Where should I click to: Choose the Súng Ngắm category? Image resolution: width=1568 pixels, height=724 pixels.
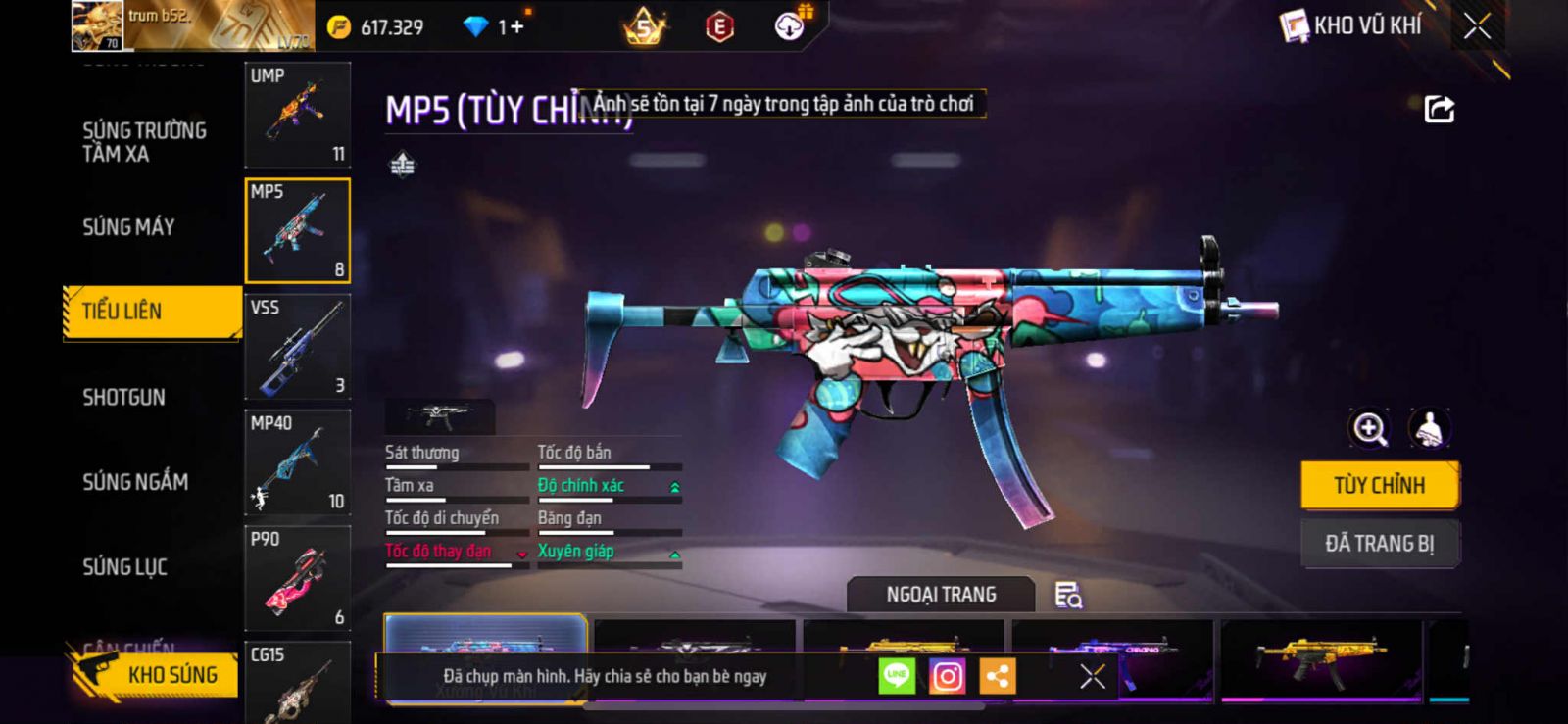[135, 481]
